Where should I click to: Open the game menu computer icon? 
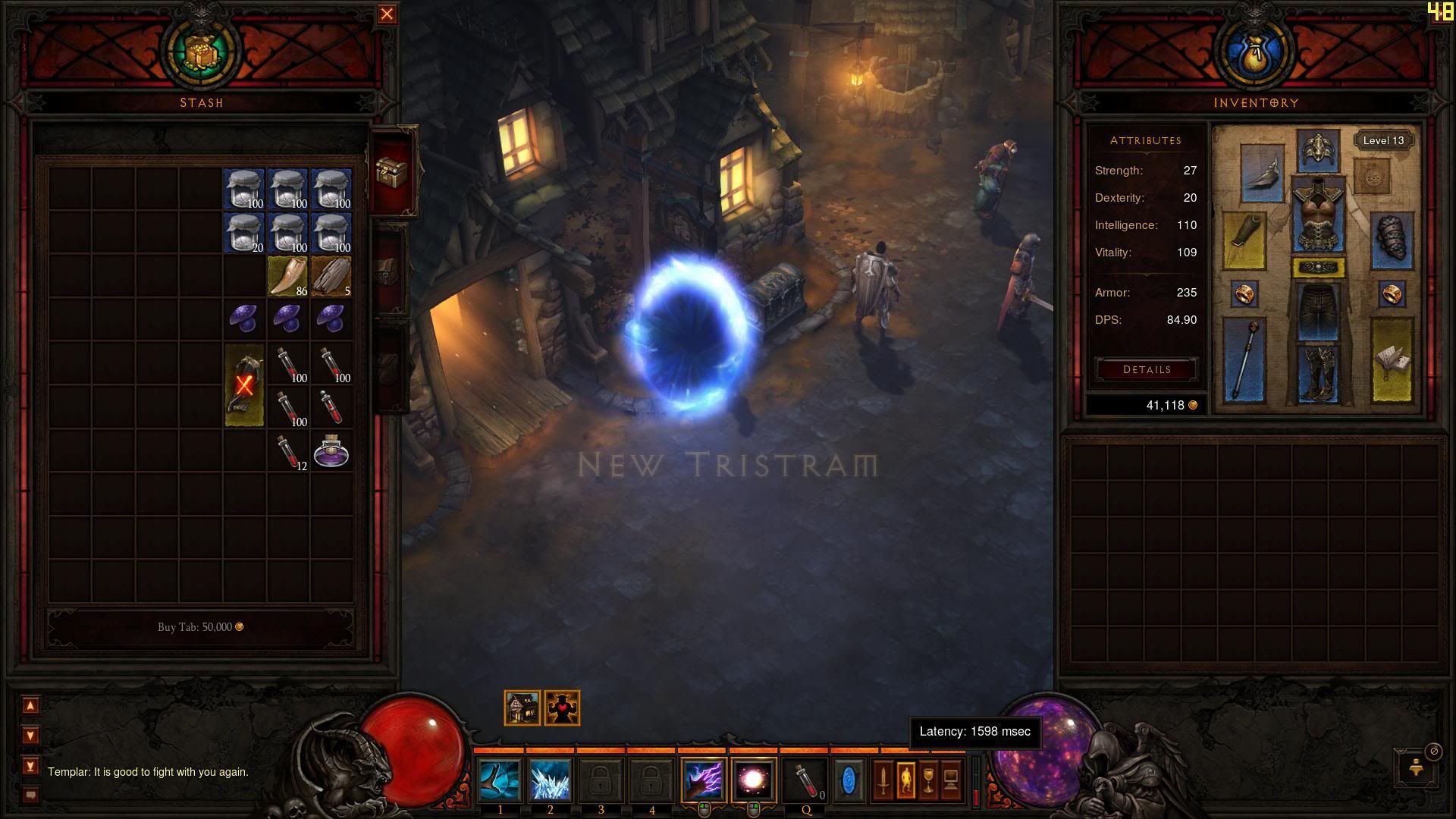tap(951, 780)
